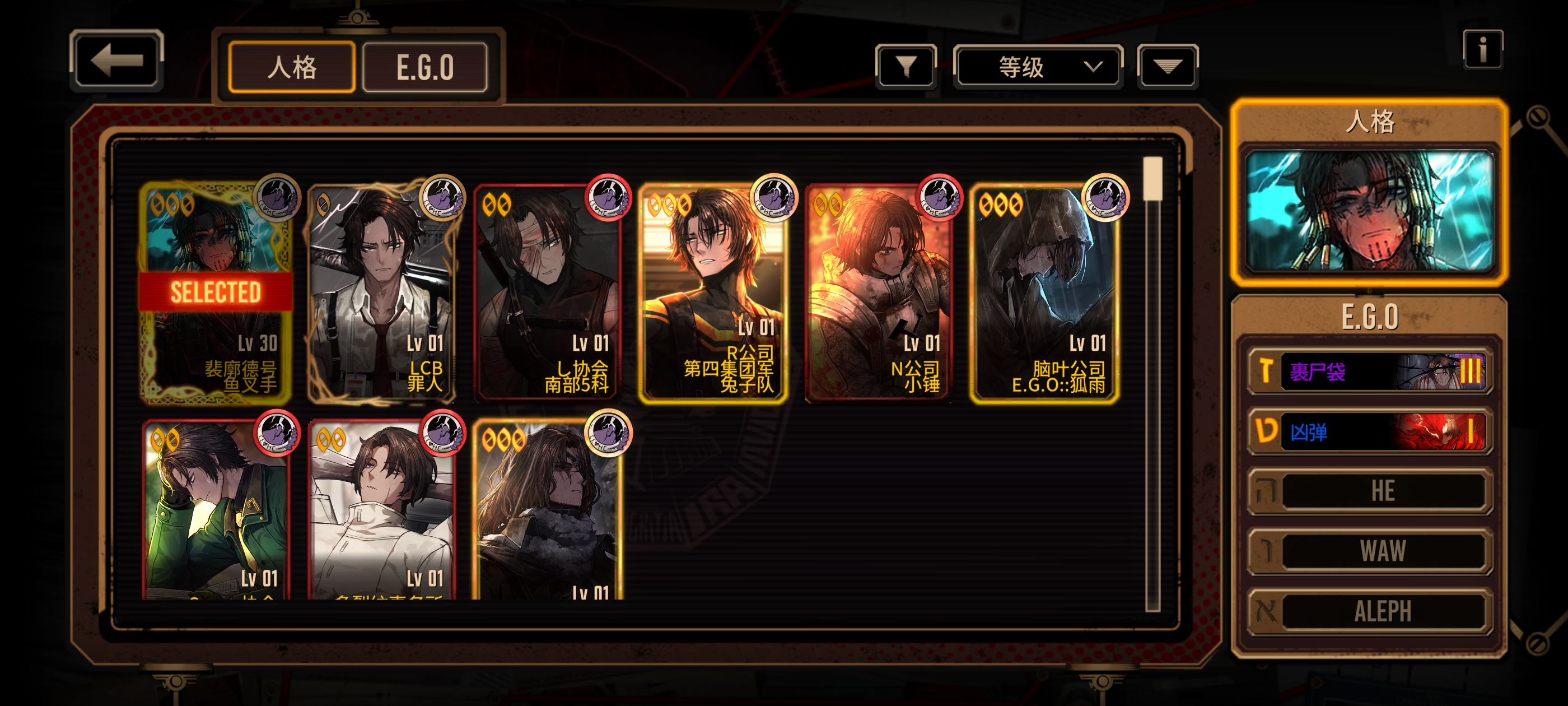This screenshot has height=706, width=1568.
Task: Open the 裹尸袋 E.G.O slot
Action: tap(1370, 371)
